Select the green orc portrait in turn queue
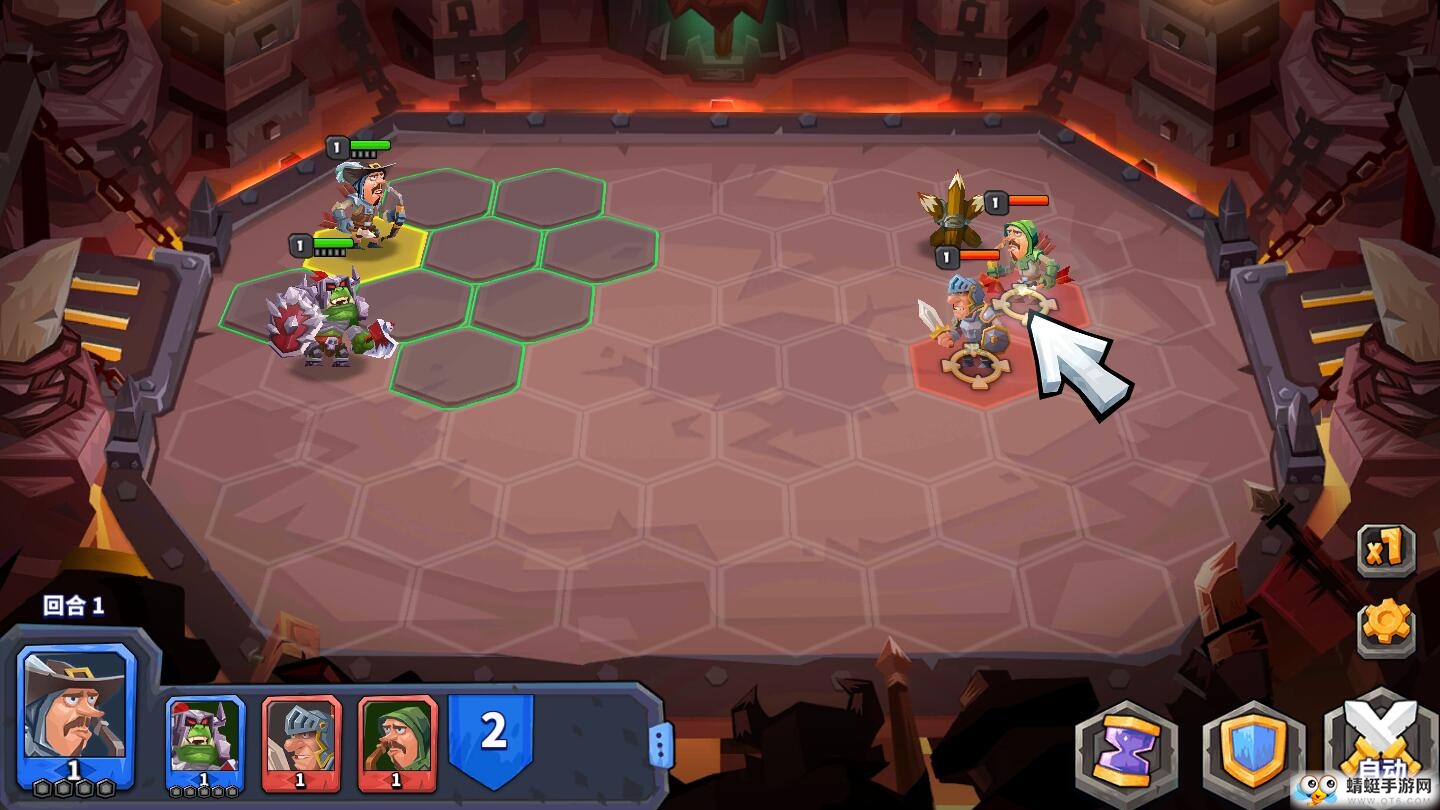Image resolution: width=1440 pixels, height=810 pixels. point(204,742)
